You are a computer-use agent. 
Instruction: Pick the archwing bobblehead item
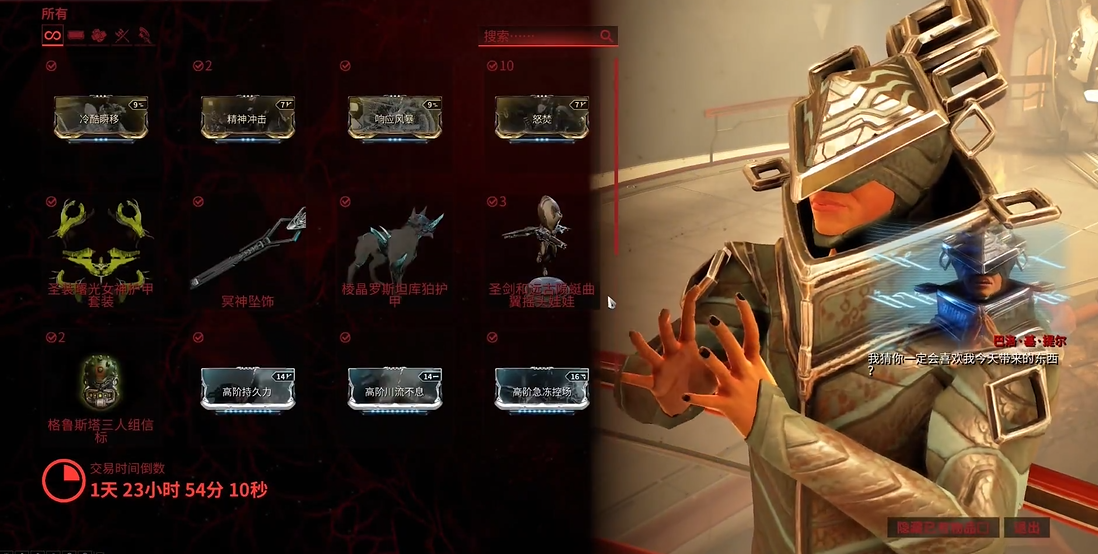pyautogui.click(x=541, y=250)
